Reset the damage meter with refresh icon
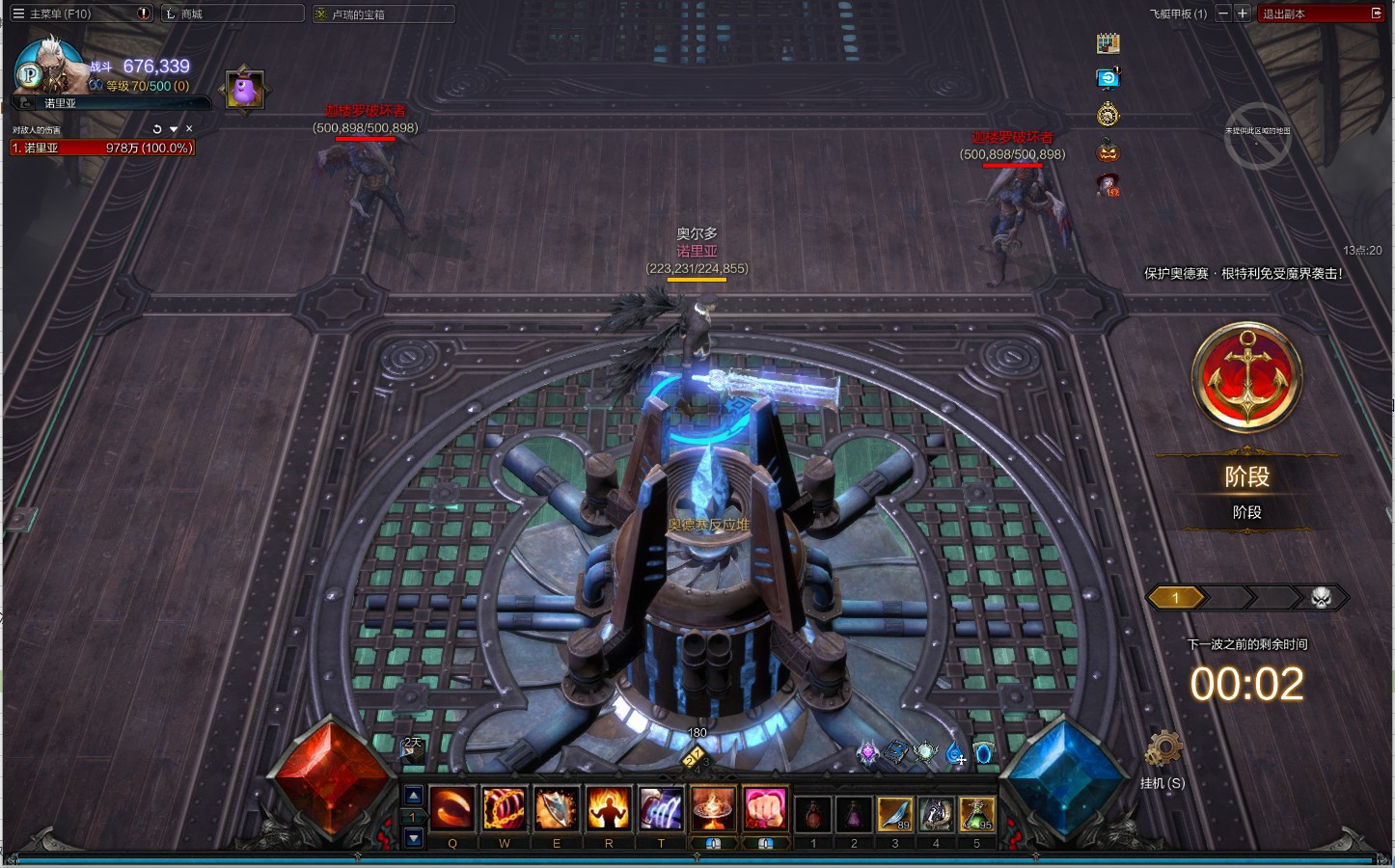1395x868 pixels. [157, 129]
